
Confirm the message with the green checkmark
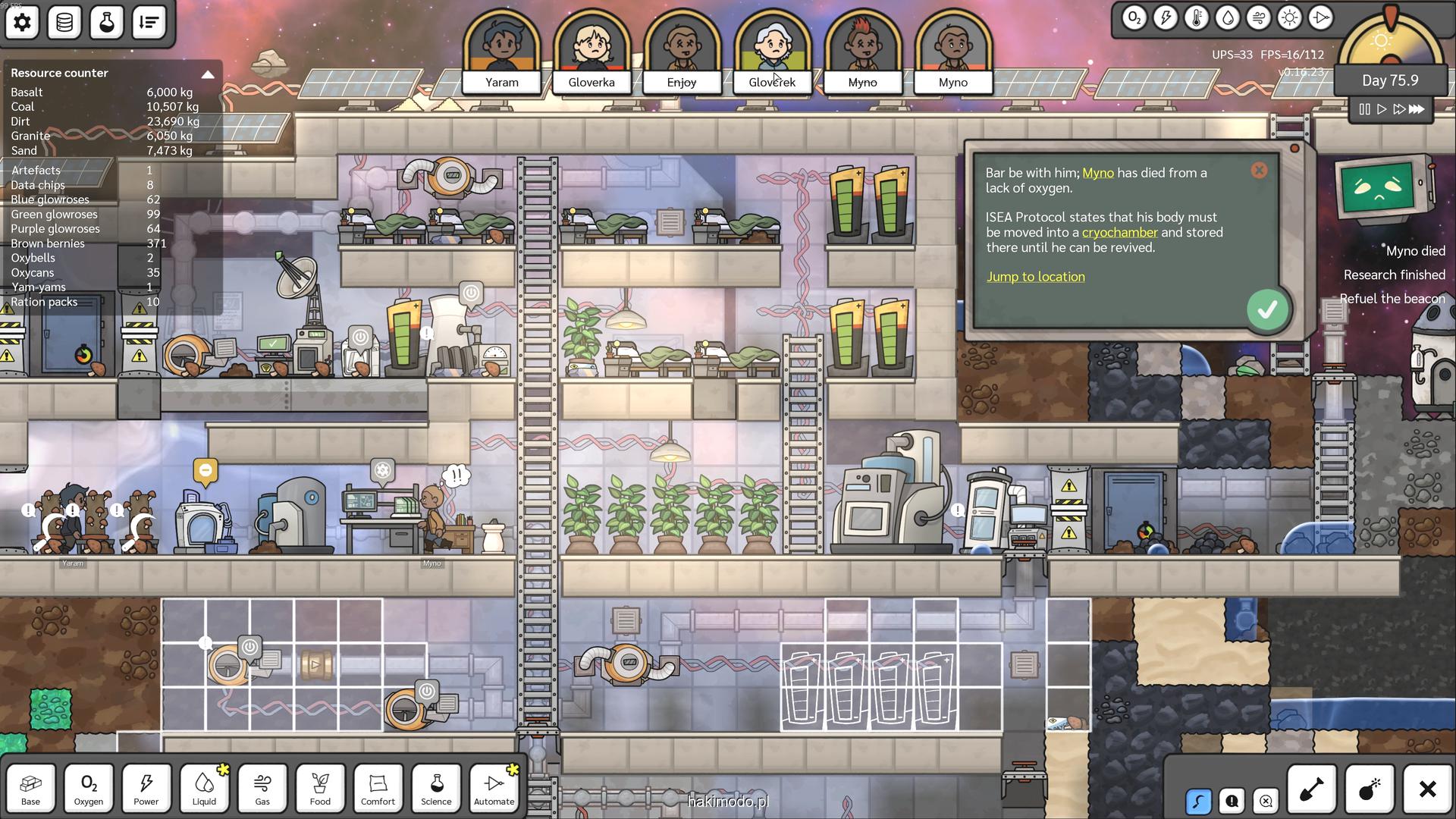click(1266, 309)
